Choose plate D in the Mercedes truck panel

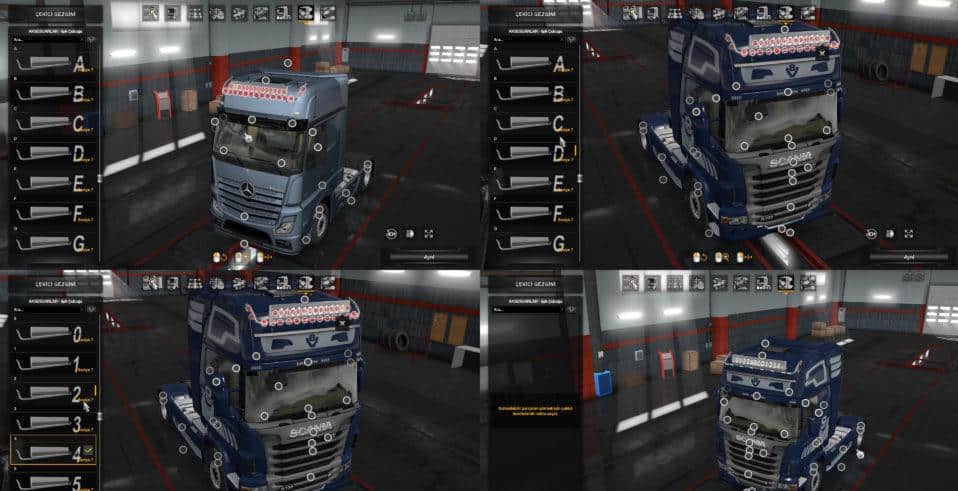[x=54, y=154]
